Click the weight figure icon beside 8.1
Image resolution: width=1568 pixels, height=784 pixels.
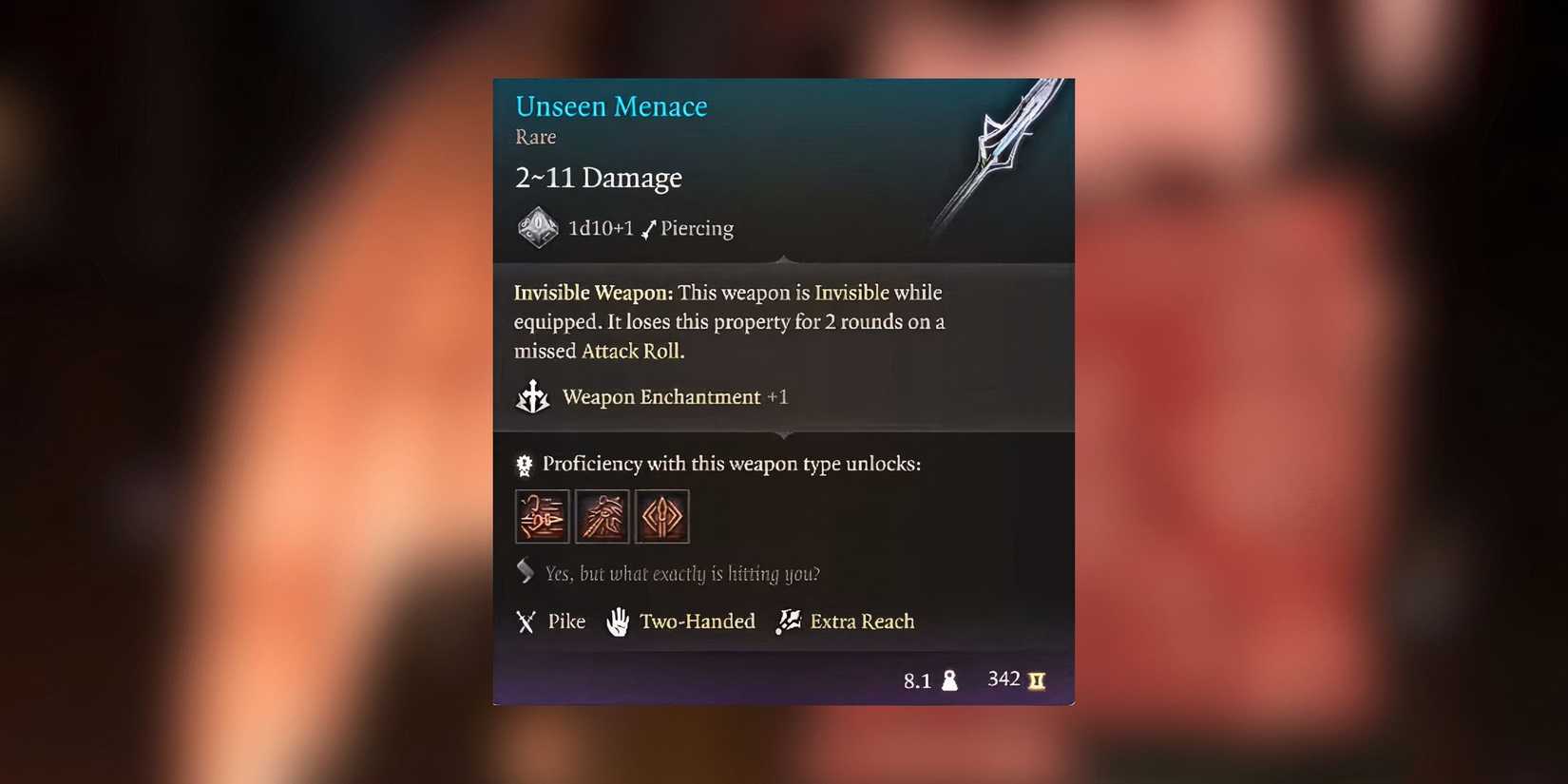point(950,679)
